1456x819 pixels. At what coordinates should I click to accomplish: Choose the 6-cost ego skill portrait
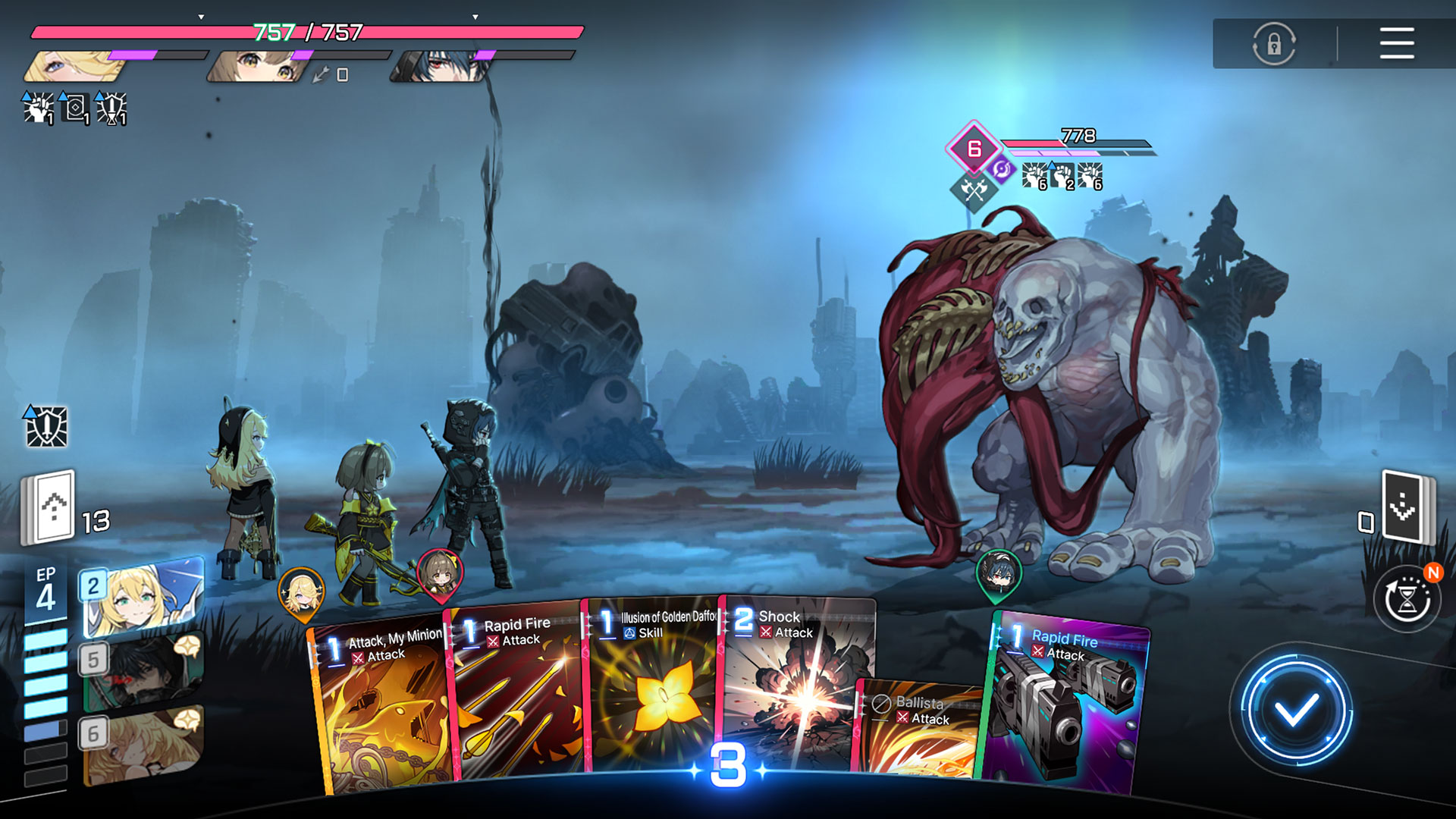(x=143, y=745)
